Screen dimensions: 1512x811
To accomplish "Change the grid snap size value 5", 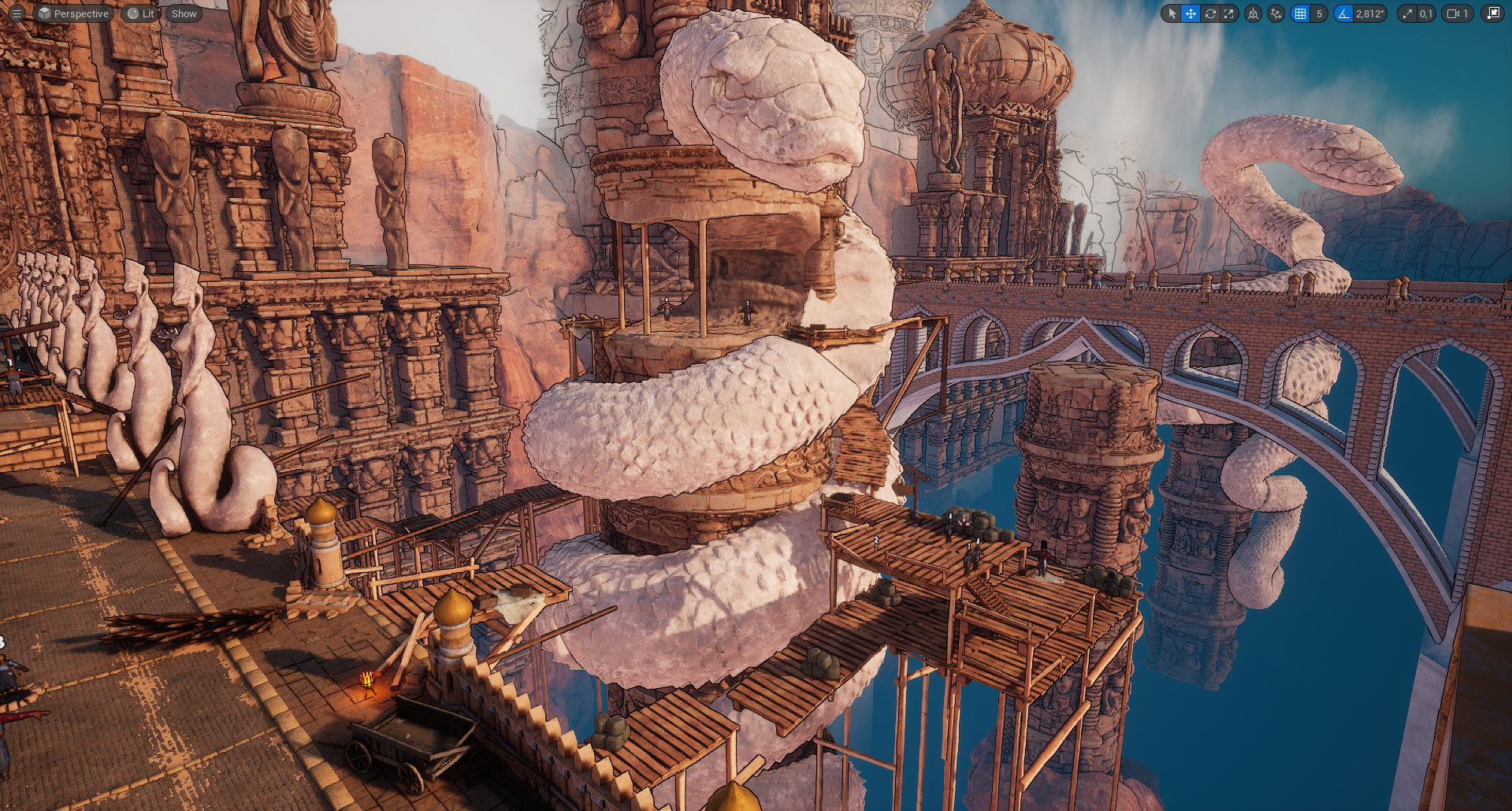I will coord(1320,13).
